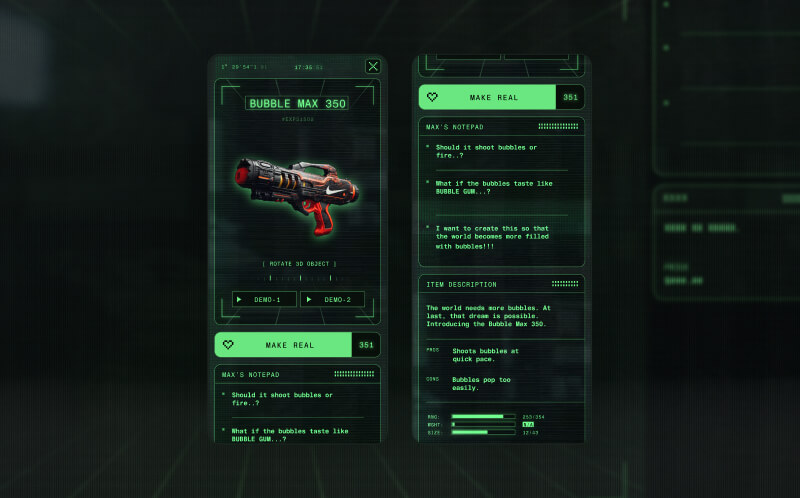Click the Rotate 3D Object slider track

click(x=298, y=278)
